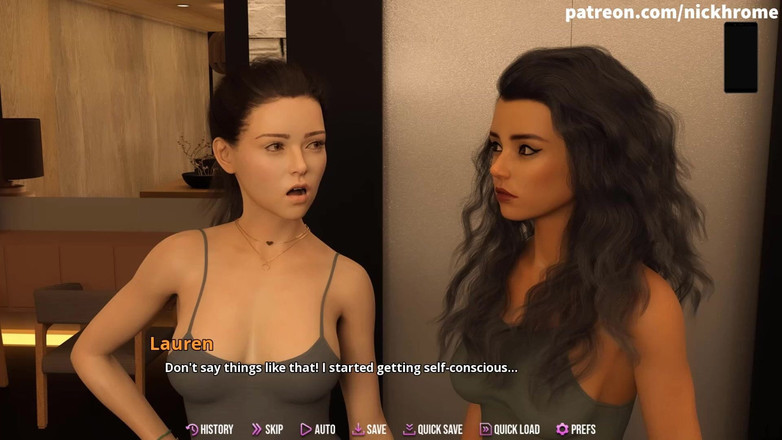The image size is (782, 440).
Task: Open the Prefs settings menu
Action: pyautogui.click(x=576, y=429)
